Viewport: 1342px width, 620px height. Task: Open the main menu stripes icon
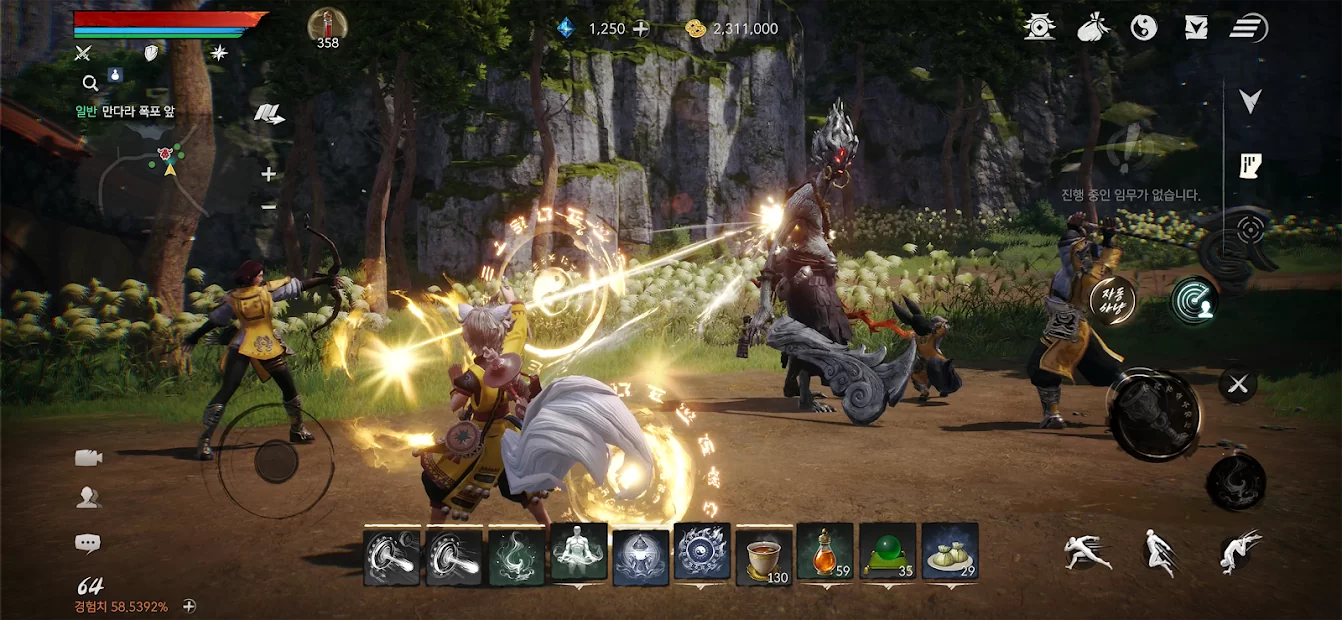point(1249,28)
